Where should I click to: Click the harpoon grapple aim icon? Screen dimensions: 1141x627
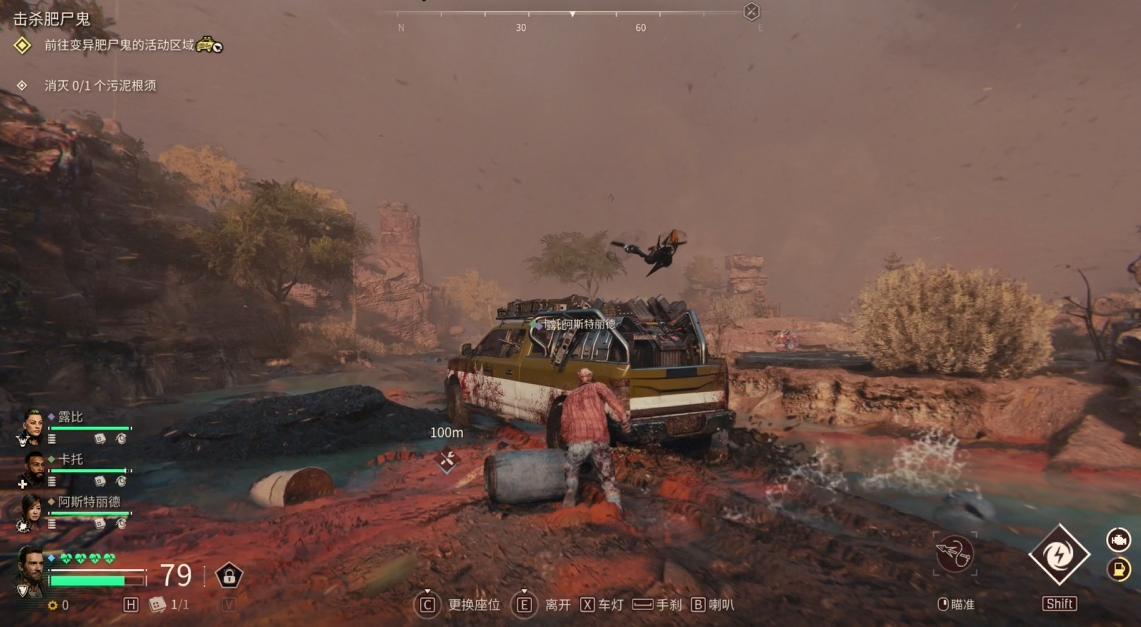(x=953, y=552)
